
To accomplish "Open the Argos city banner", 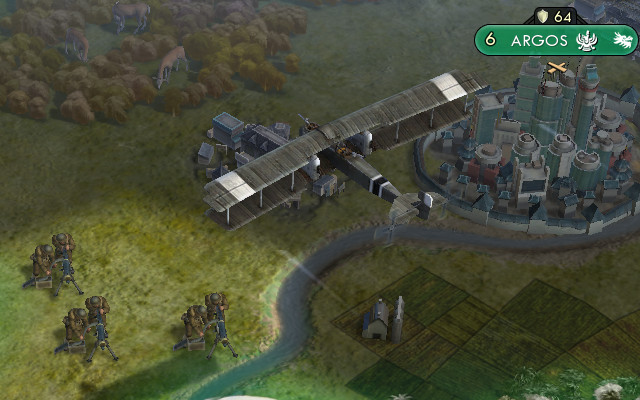I will (540, 40).
